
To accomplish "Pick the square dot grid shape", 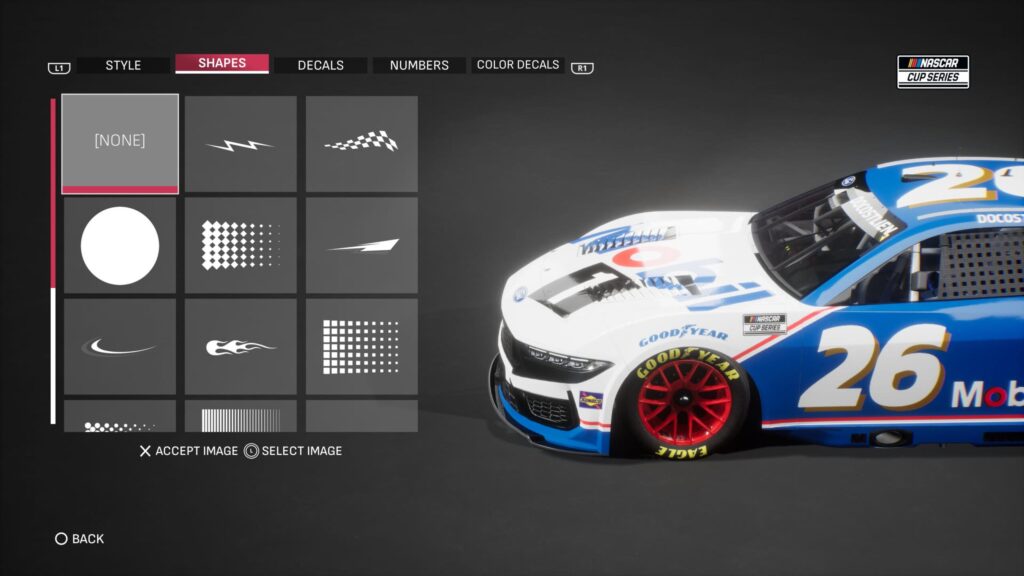I will pos(362,346).
